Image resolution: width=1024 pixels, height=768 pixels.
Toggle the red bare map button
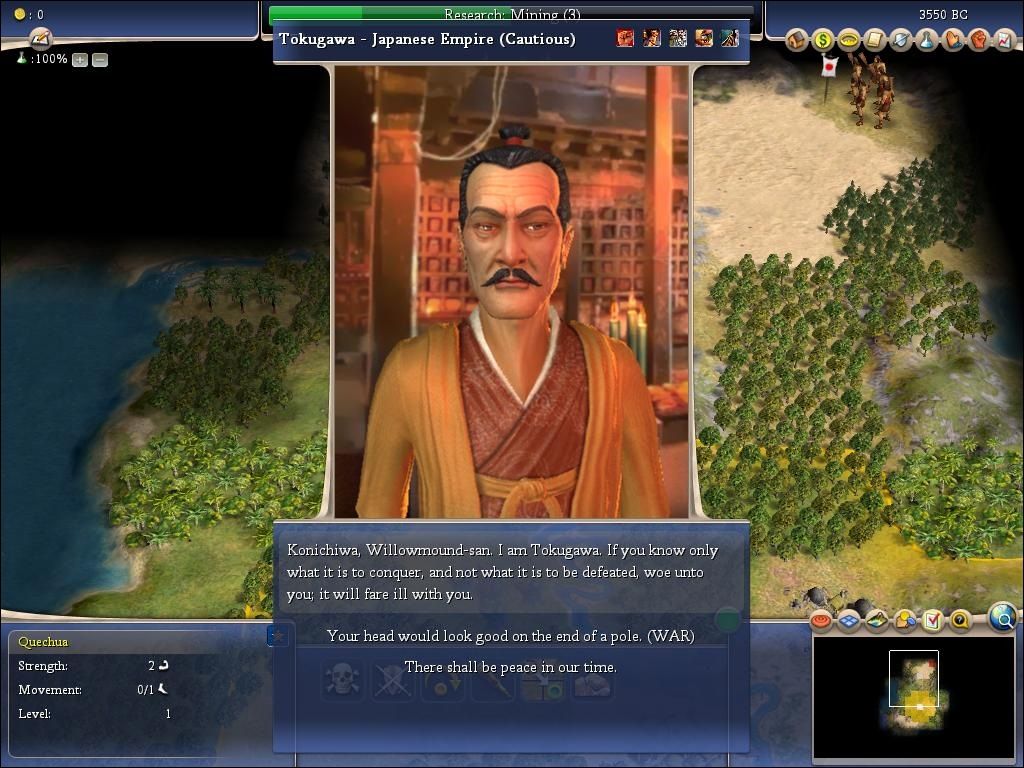click(822, 621)
